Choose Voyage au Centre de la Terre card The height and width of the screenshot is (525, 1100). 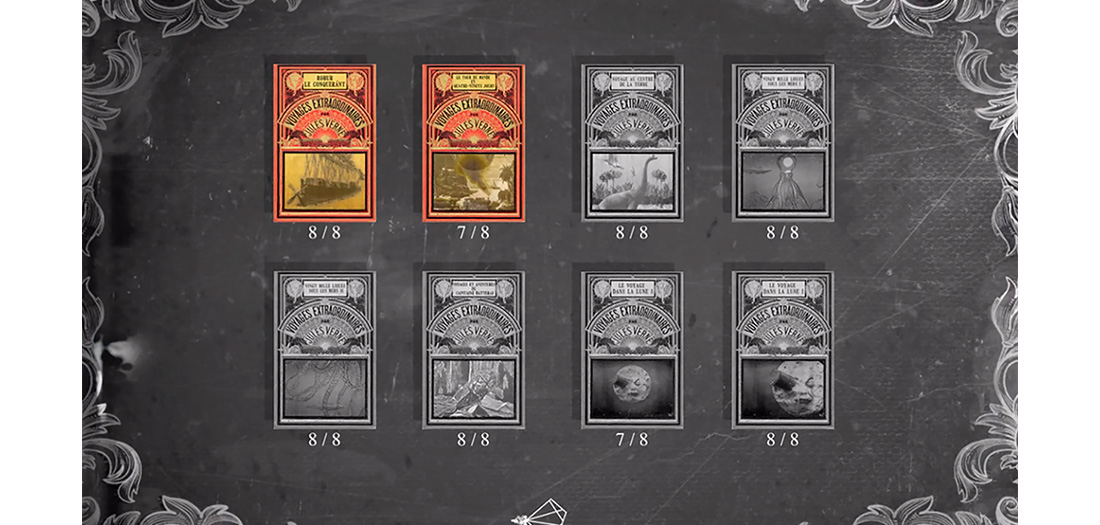tap(632, 142)
